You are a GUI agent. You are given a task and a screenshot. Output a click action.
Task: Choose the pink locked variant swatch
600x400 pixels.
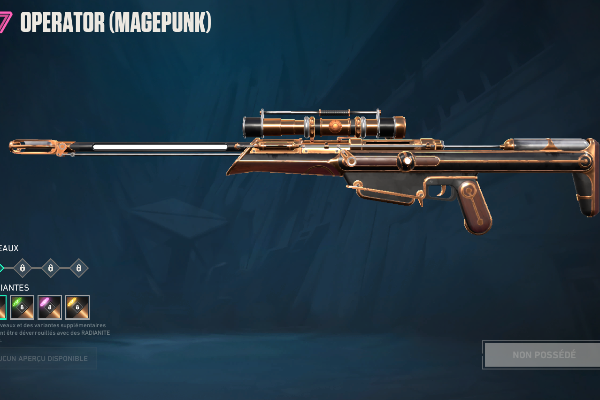click(50, 308)
